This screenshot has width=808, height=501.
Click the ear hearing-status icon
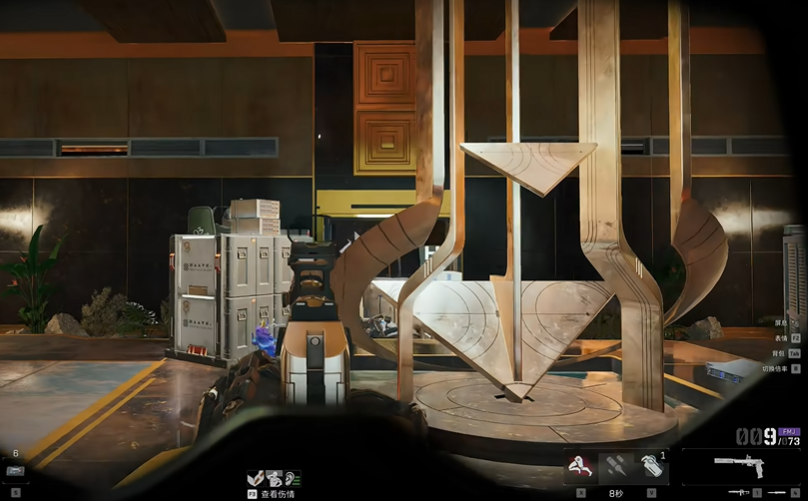tap(293, 478)
